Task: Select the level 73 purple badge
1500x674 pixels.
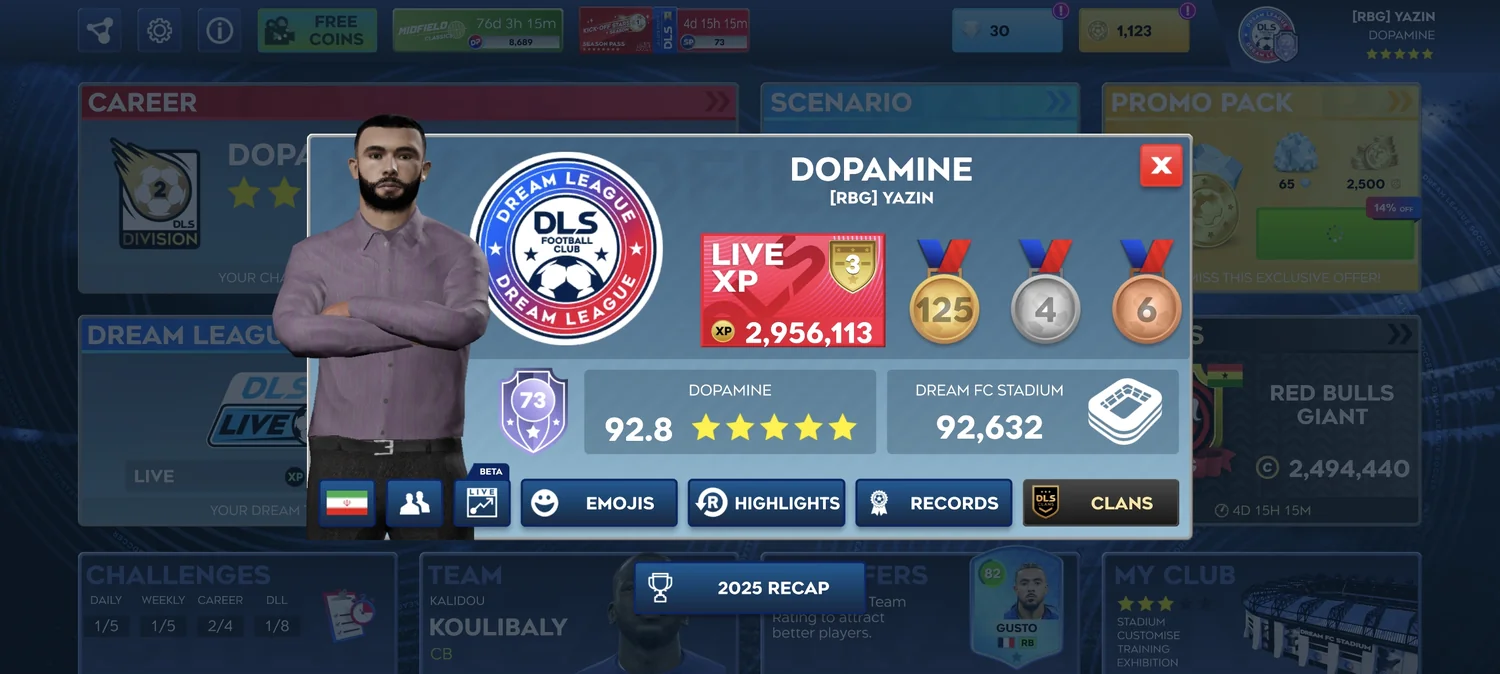Action: click(534, 410)
